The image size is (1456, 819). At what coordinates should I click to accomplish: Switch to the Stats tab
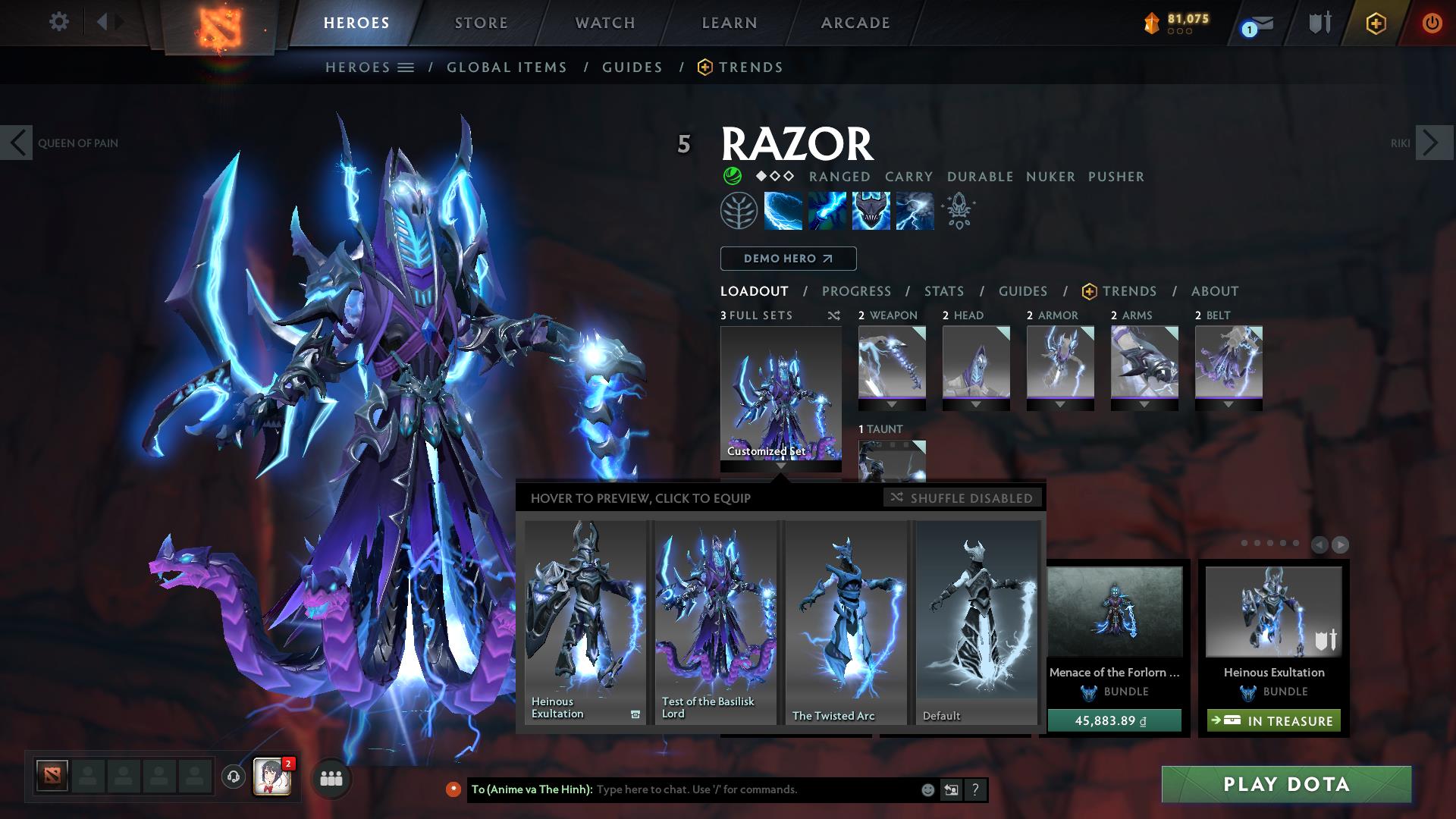[x=943, y=290]
